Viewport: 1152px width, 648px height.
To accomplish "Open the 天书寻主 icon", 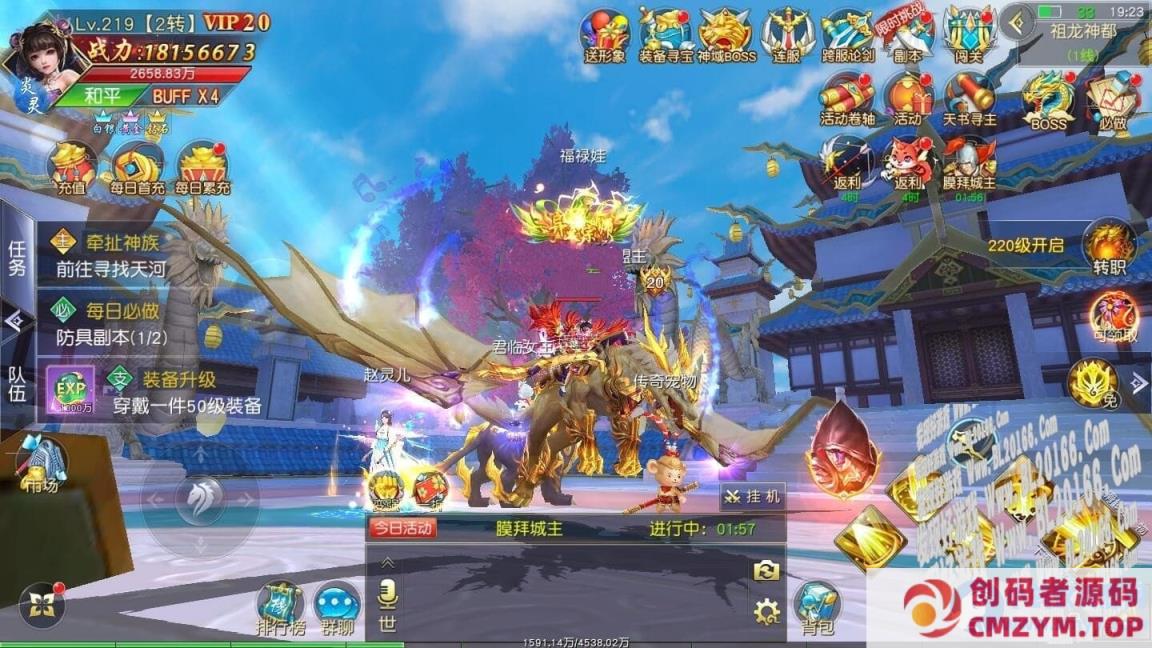I will tap(969, 98).
